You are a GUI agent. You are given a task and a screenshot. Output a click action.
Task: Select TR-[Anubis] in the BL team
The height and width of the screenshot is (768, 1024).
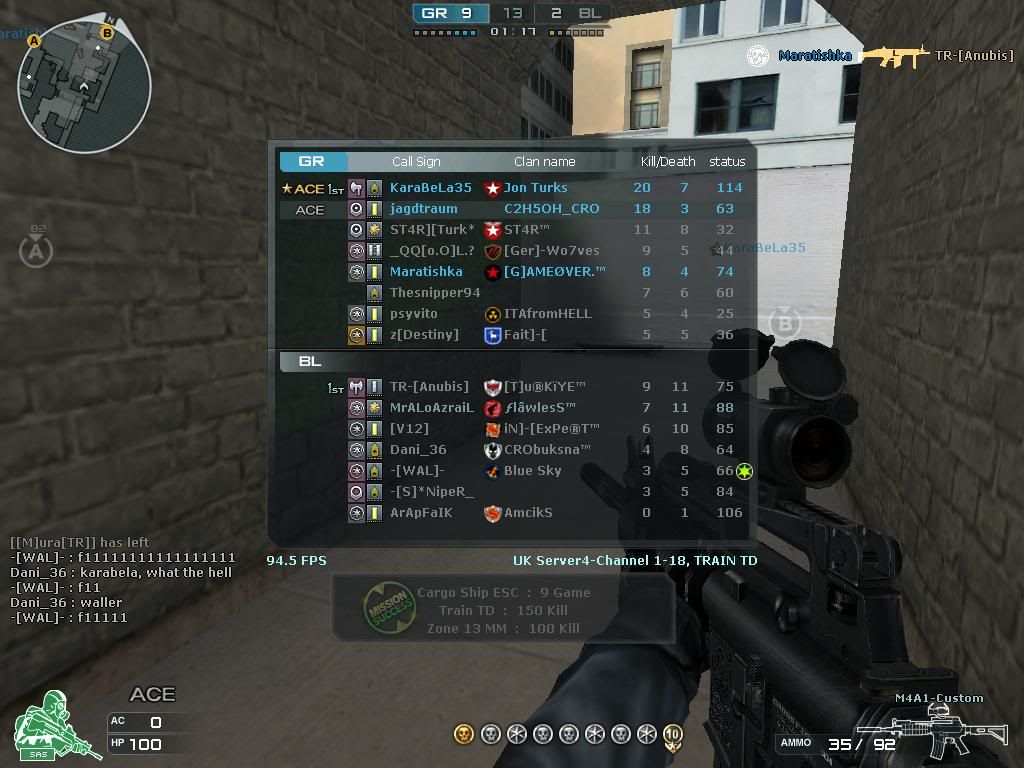click(428, 387)
